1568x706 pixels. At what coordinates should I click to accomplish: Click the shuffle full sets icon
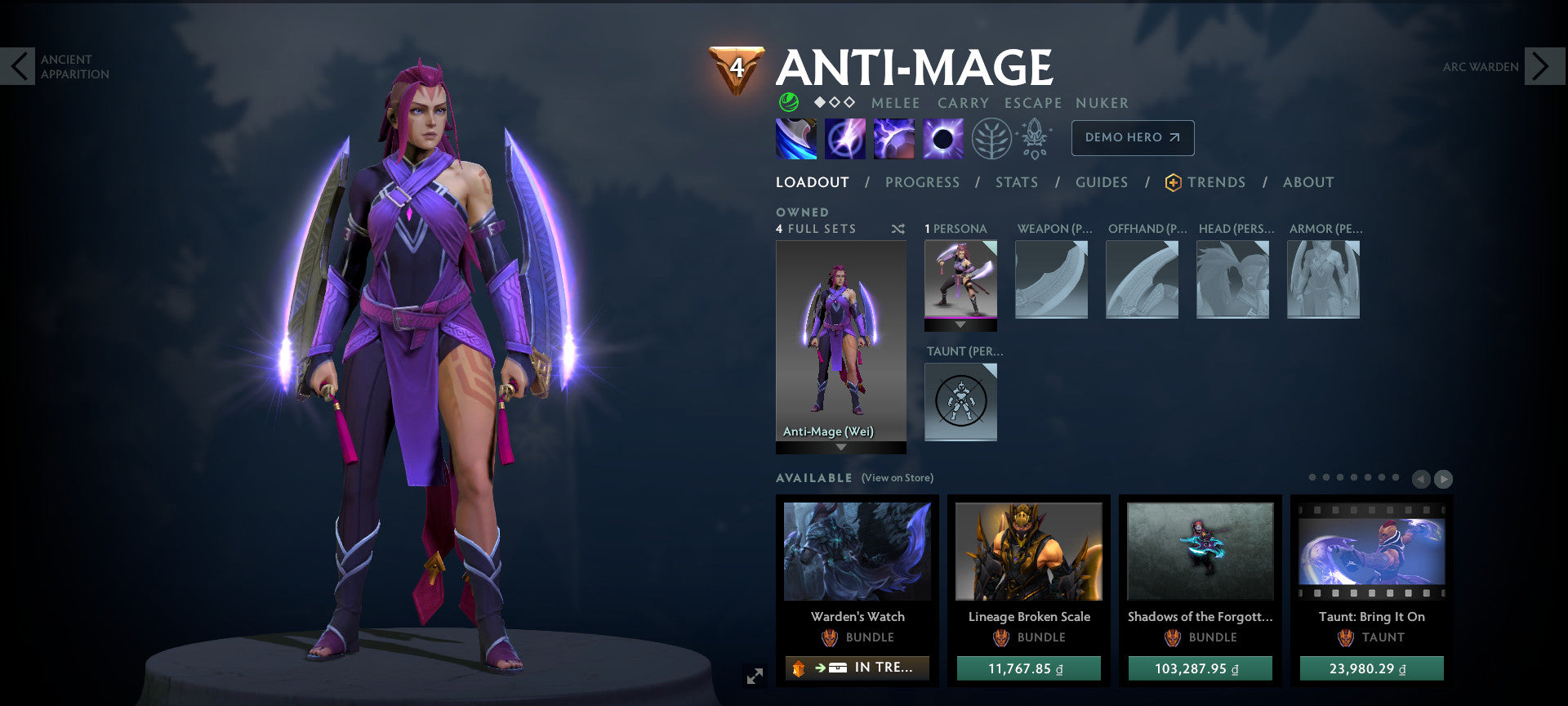point(898,229)
